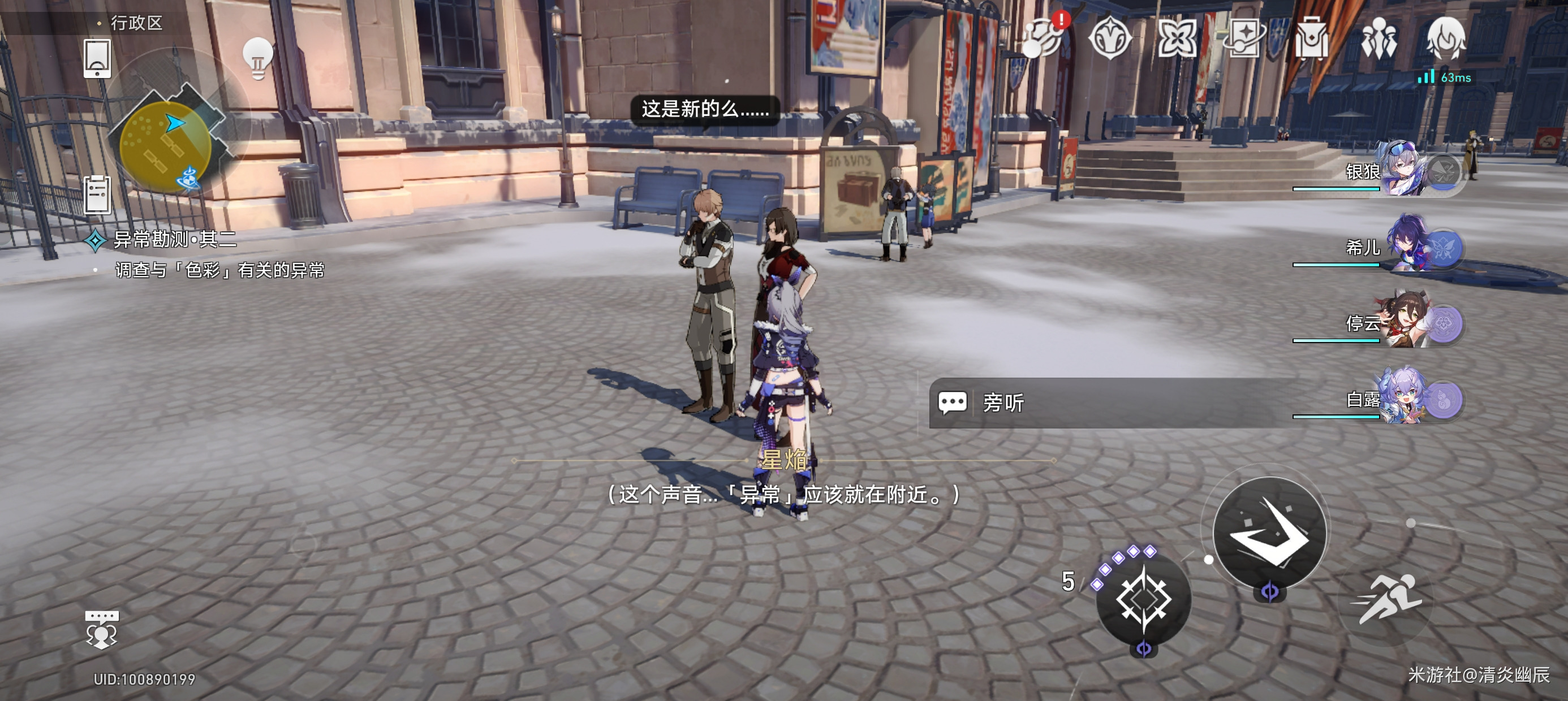Open the event icon with red alert

point(1043,38)
